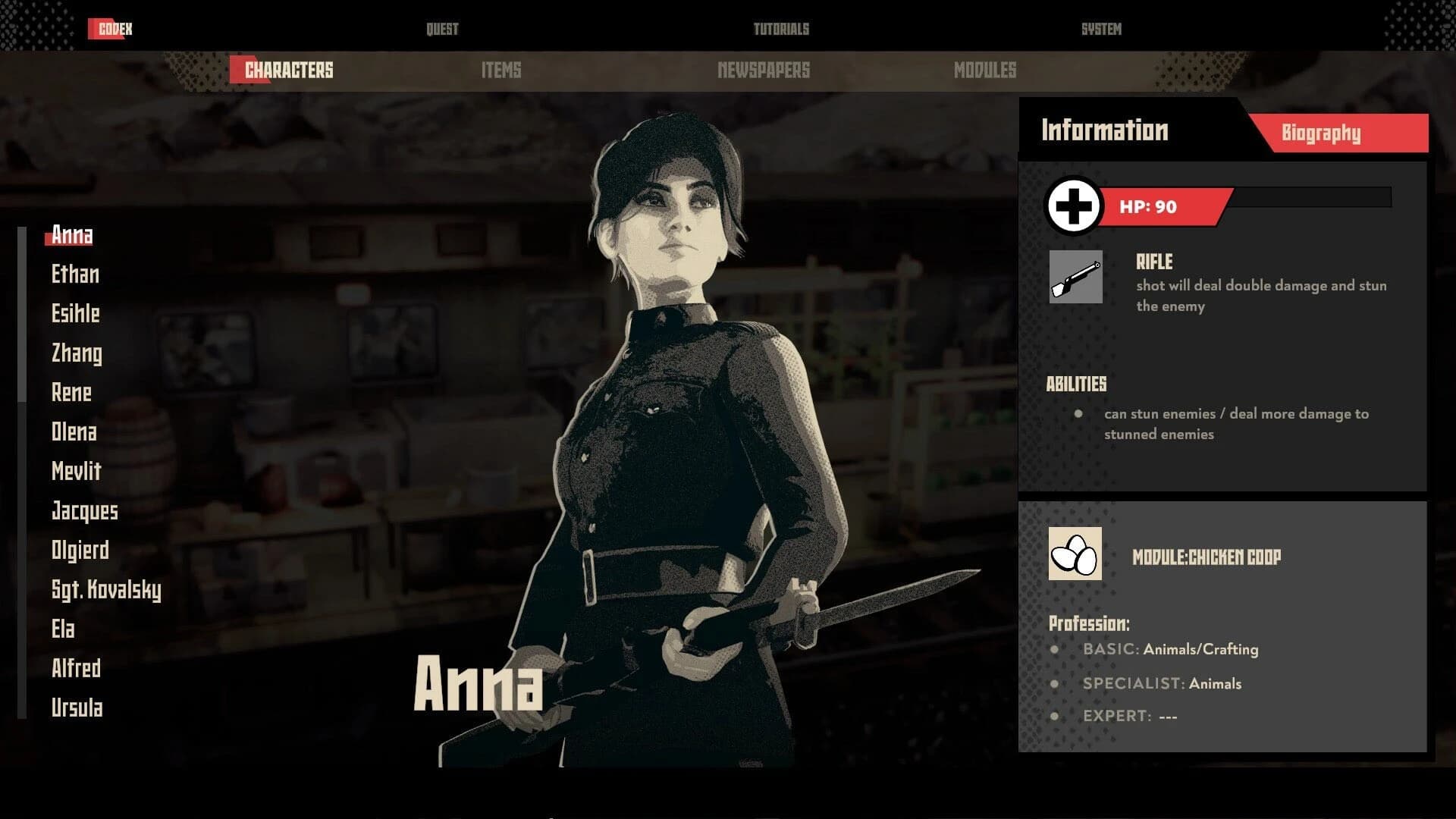Click the Chicken Coop module egg icon
The width and height of the screenshot is (1456, 819).
[x=1075, y=554]
